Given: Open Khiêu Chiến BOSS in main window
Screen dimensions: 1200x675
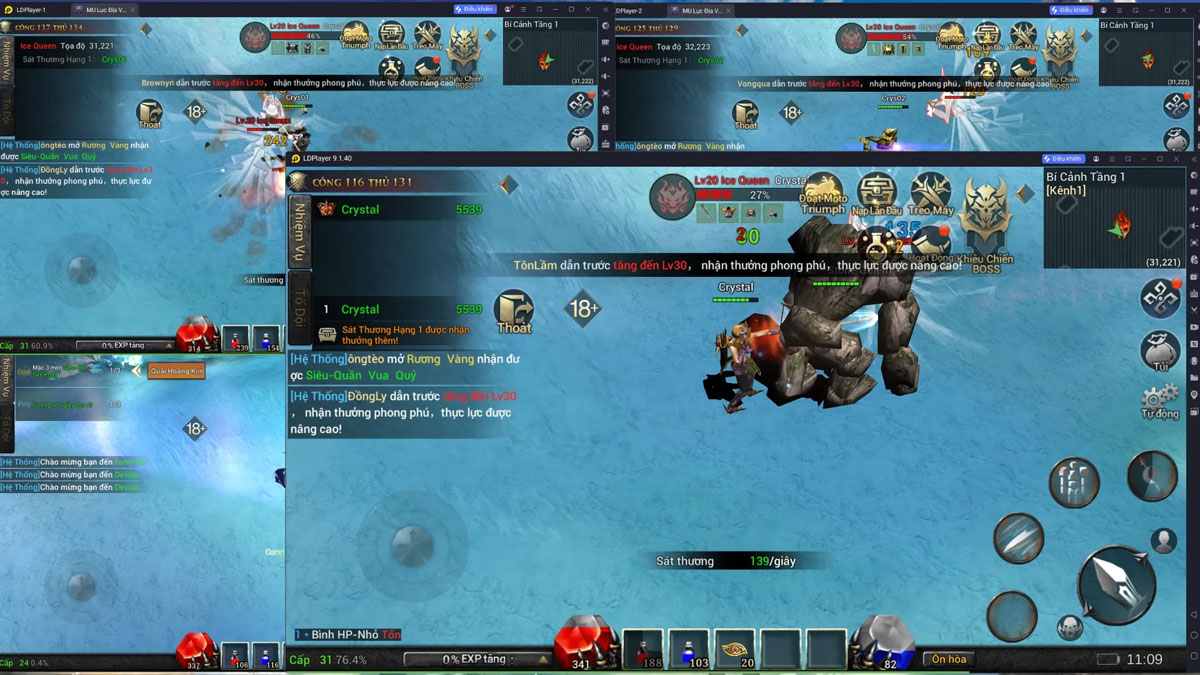Looking at the screenshot, I should click(986, 225).
